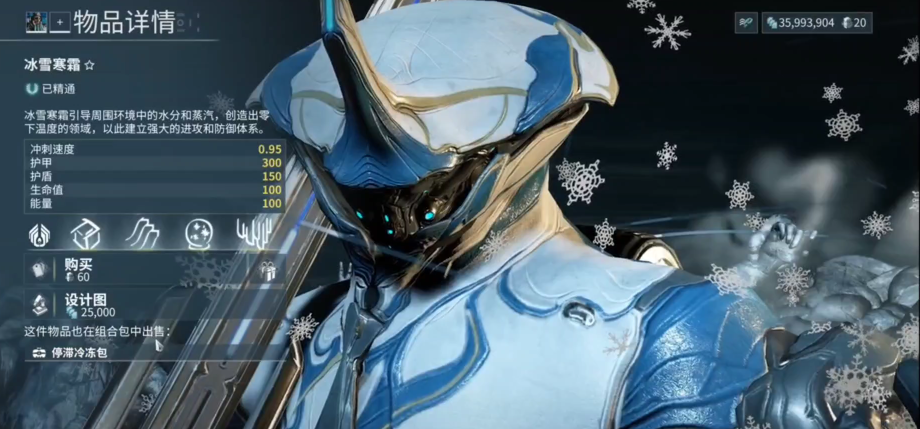Toggle the favorite star beside 冰雪寒霜
This screenshot has width=920, height=429.
pyautogui.click(x=89, y=65)
